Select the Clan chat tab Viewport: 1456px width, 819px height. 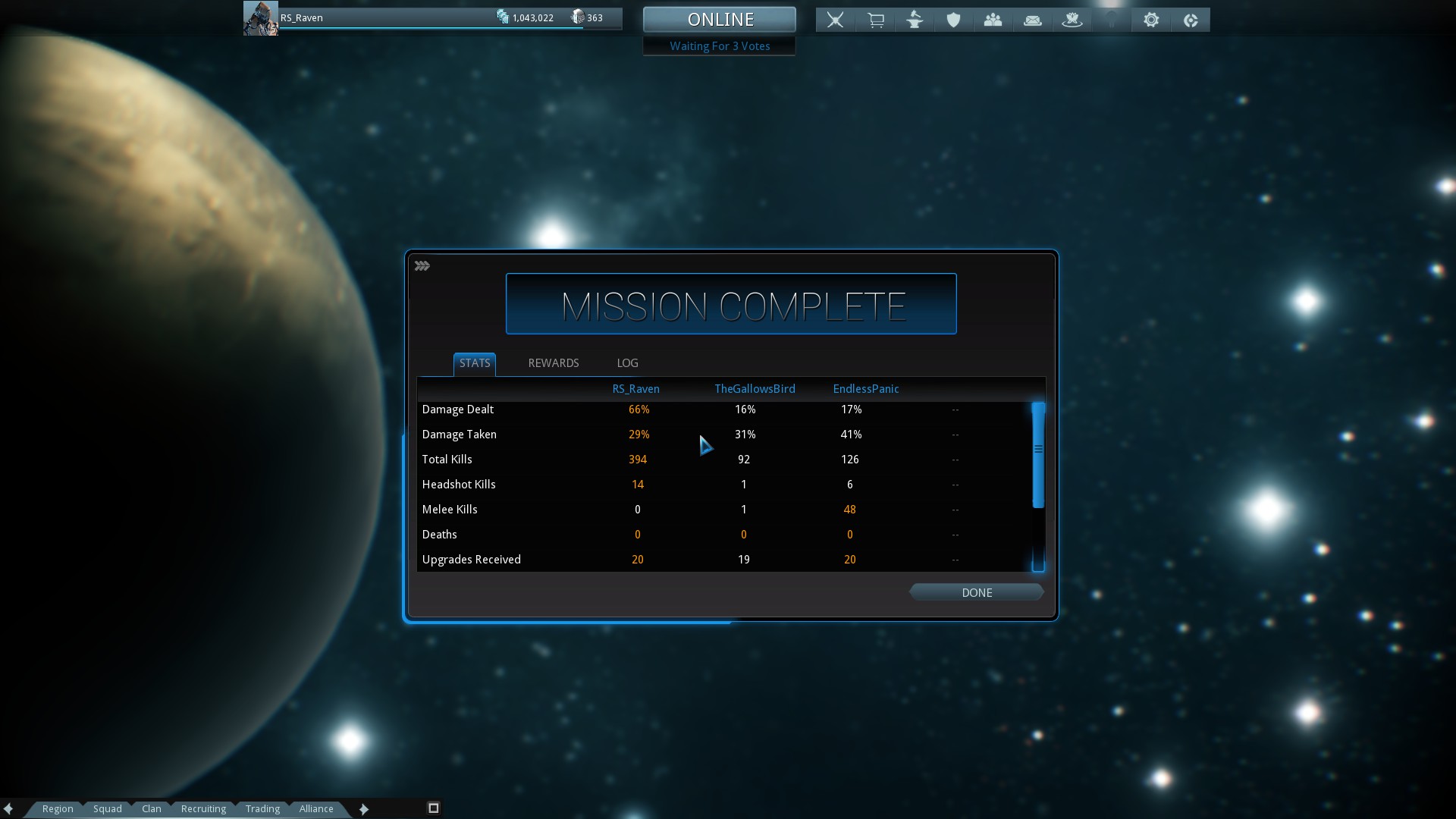(x=152, y=808)
